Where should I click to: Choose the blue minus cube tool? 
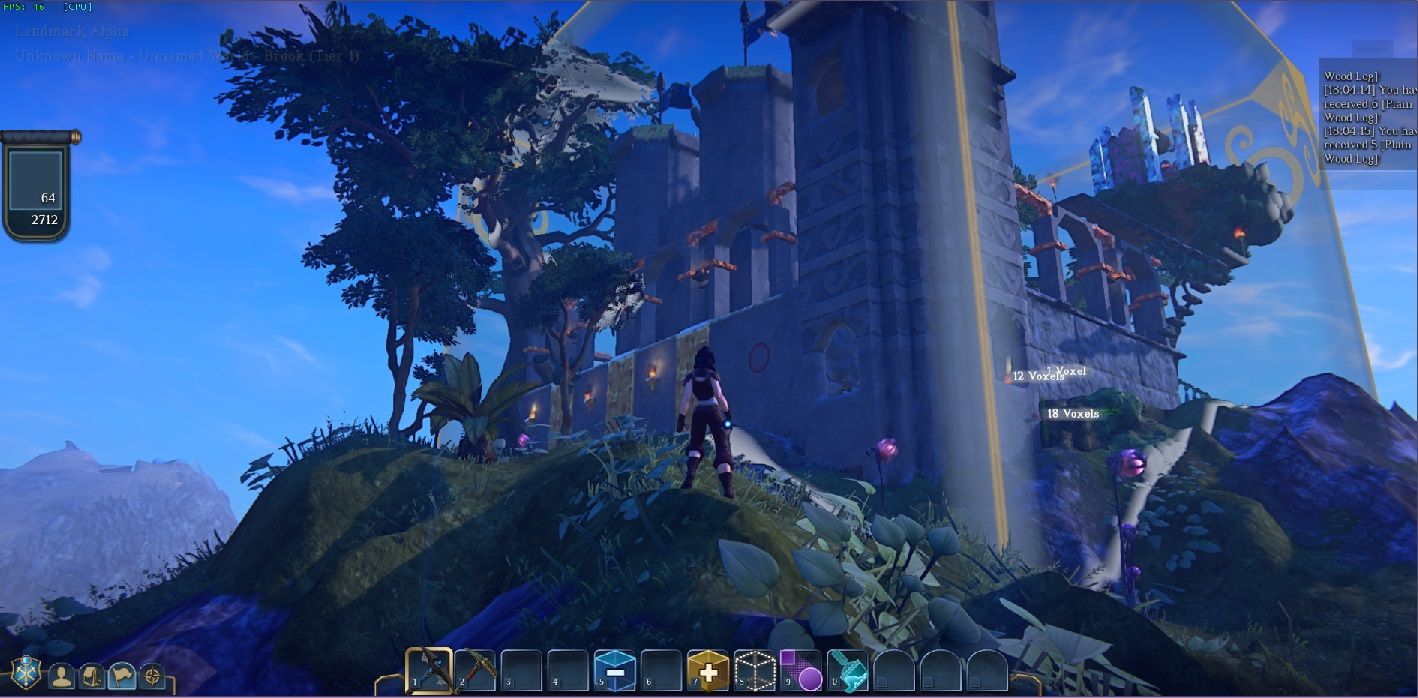pyautogui.click(x=614, y=670)
